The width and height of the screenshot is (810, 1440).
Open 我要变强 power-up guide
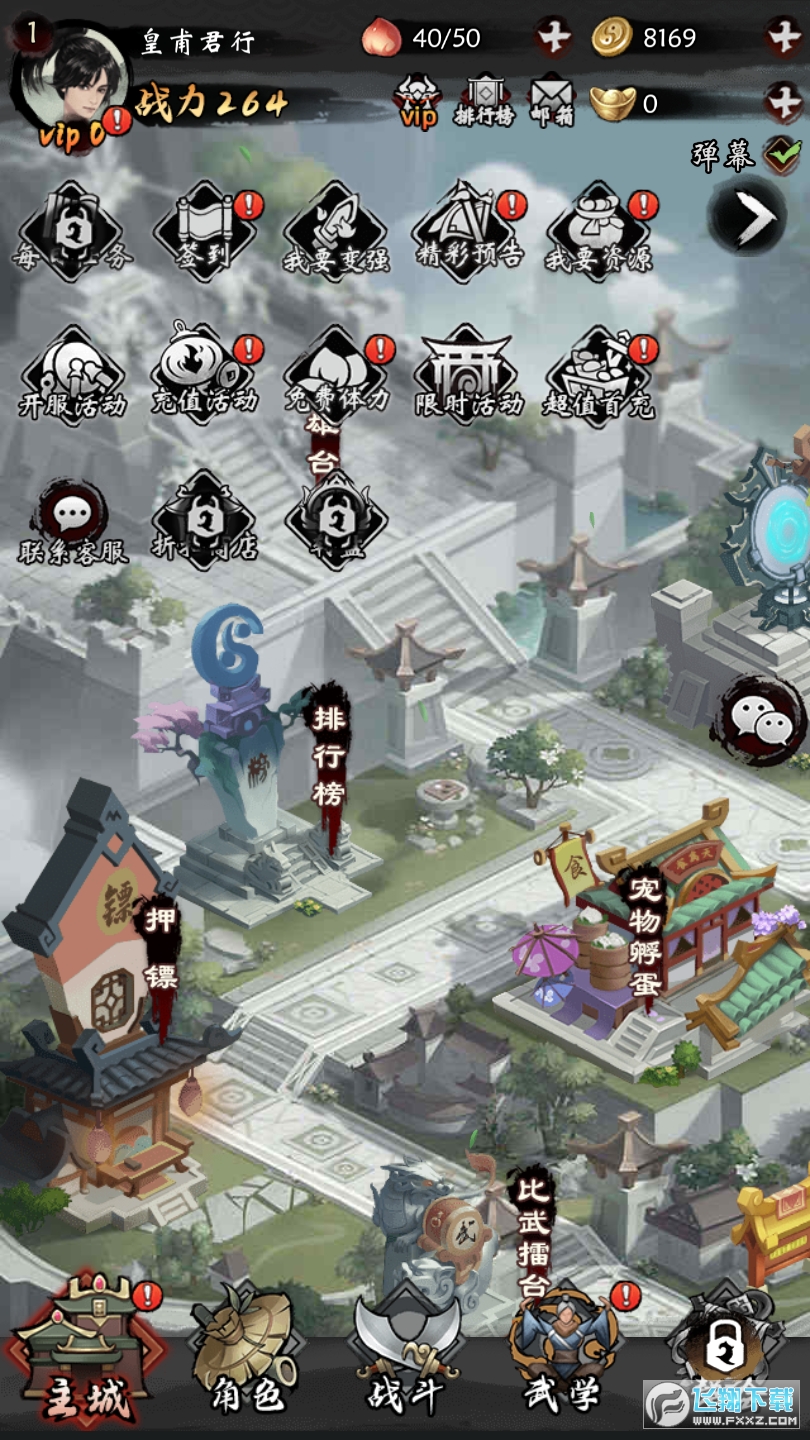[x=335, y=232]
